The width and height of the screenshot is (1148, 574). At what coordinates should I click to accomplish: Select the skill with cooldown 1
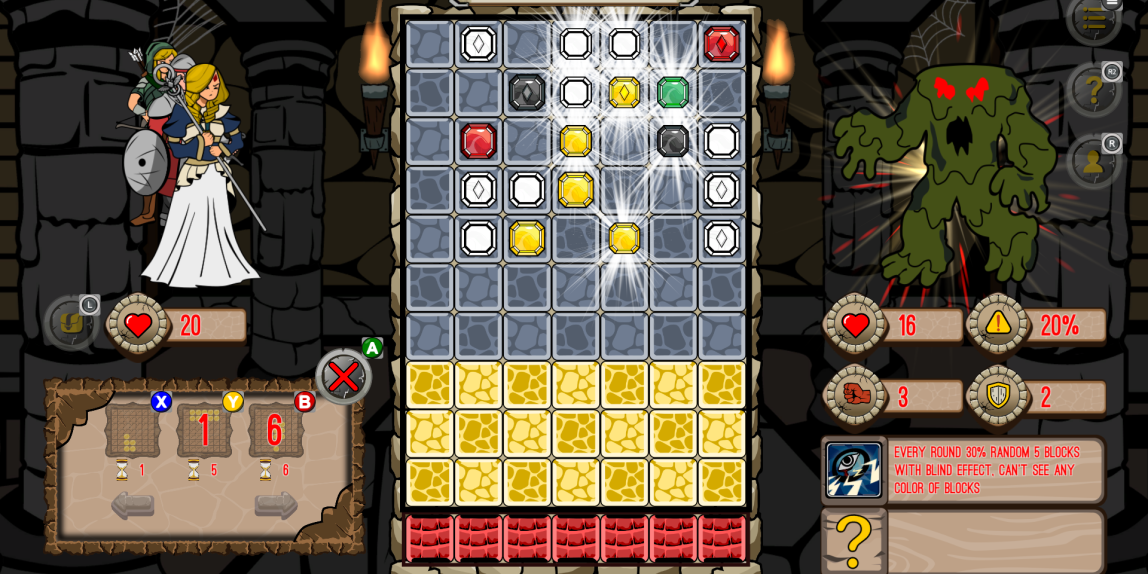coord(132,430)
